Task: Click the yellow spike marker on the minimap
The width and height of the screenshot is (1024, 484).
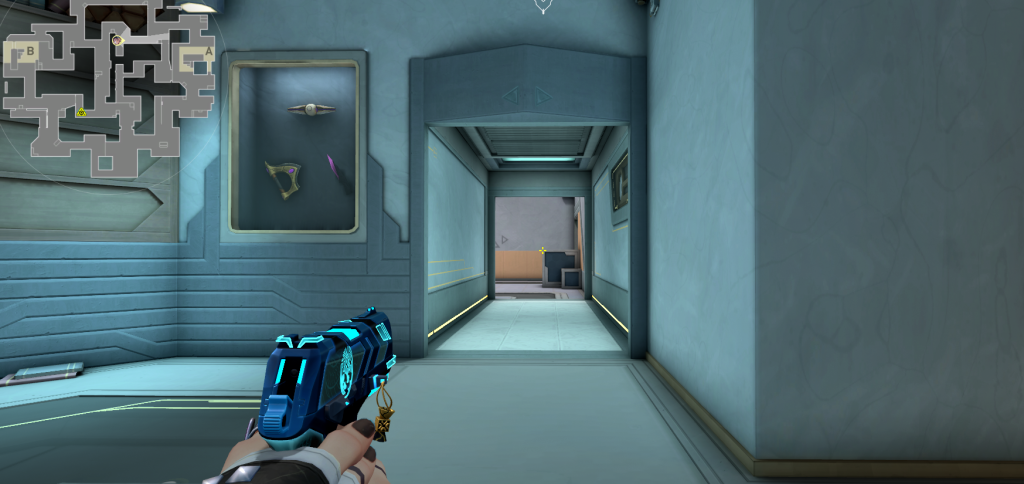Action: (x=82, y=112)
